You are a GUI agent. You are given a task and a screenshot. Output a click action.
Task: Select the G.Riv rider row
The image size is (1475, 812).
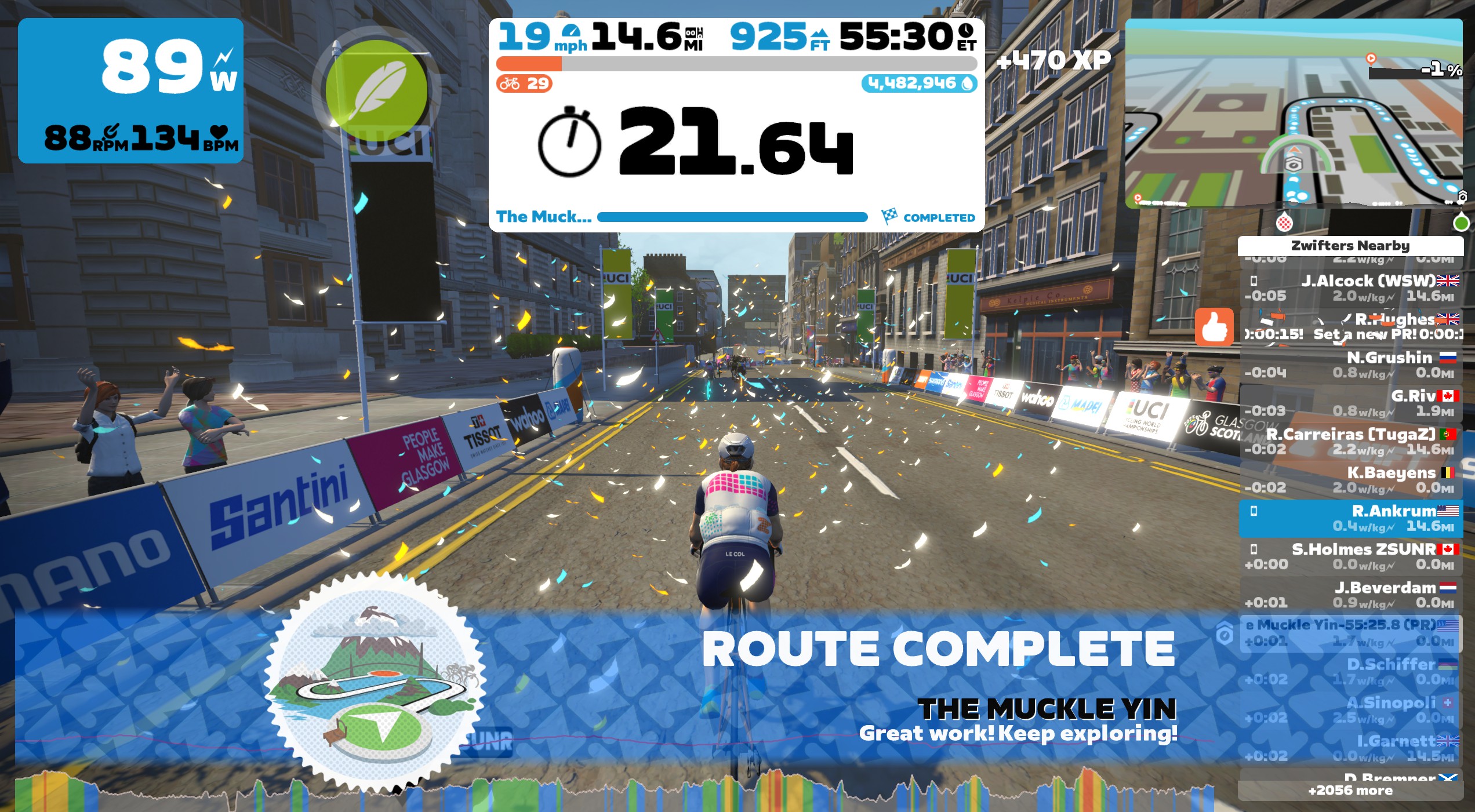click(x=1351, y=403)
